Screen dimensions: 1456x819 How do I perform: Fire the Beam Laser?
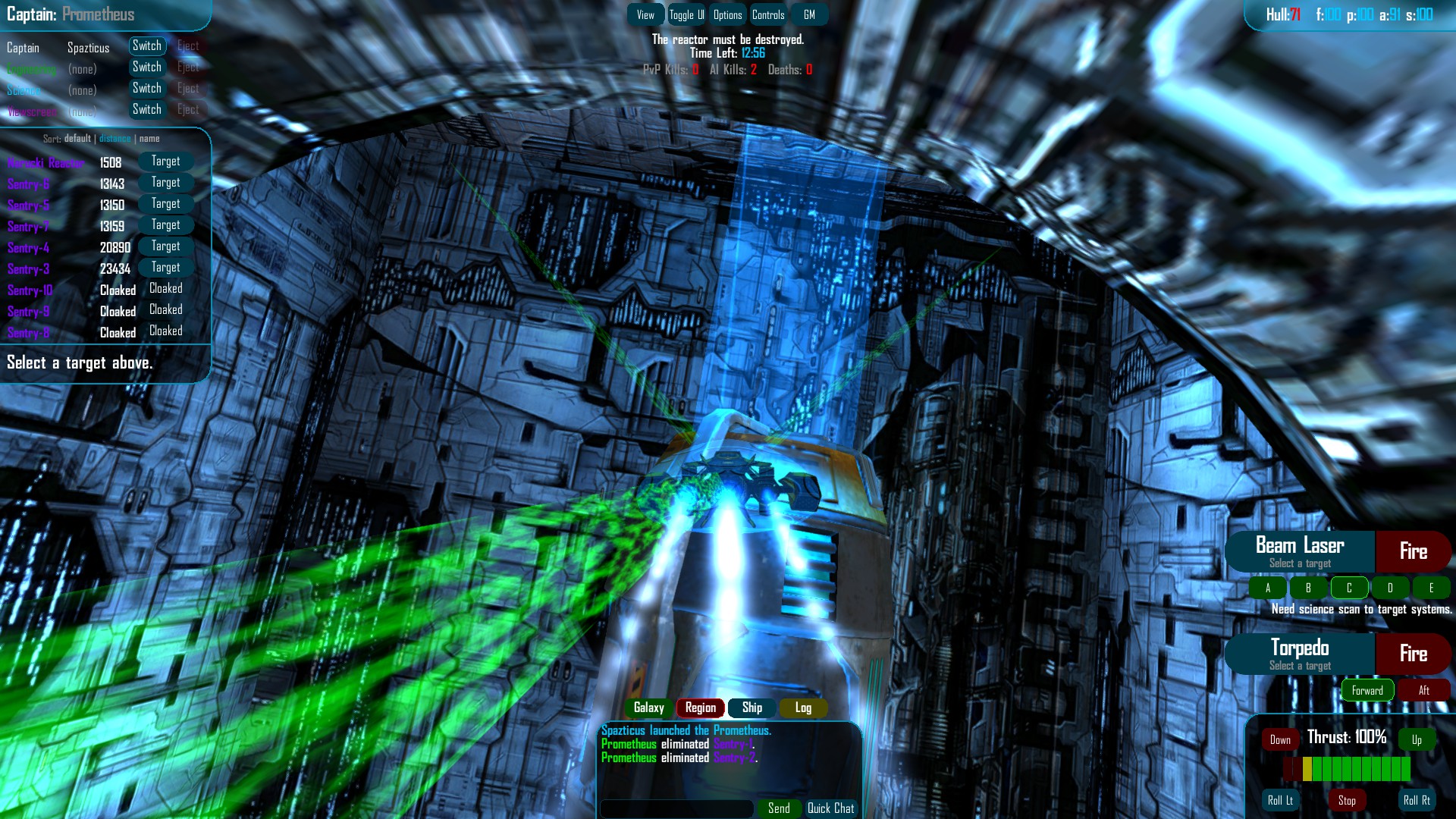coord(1414,551)
